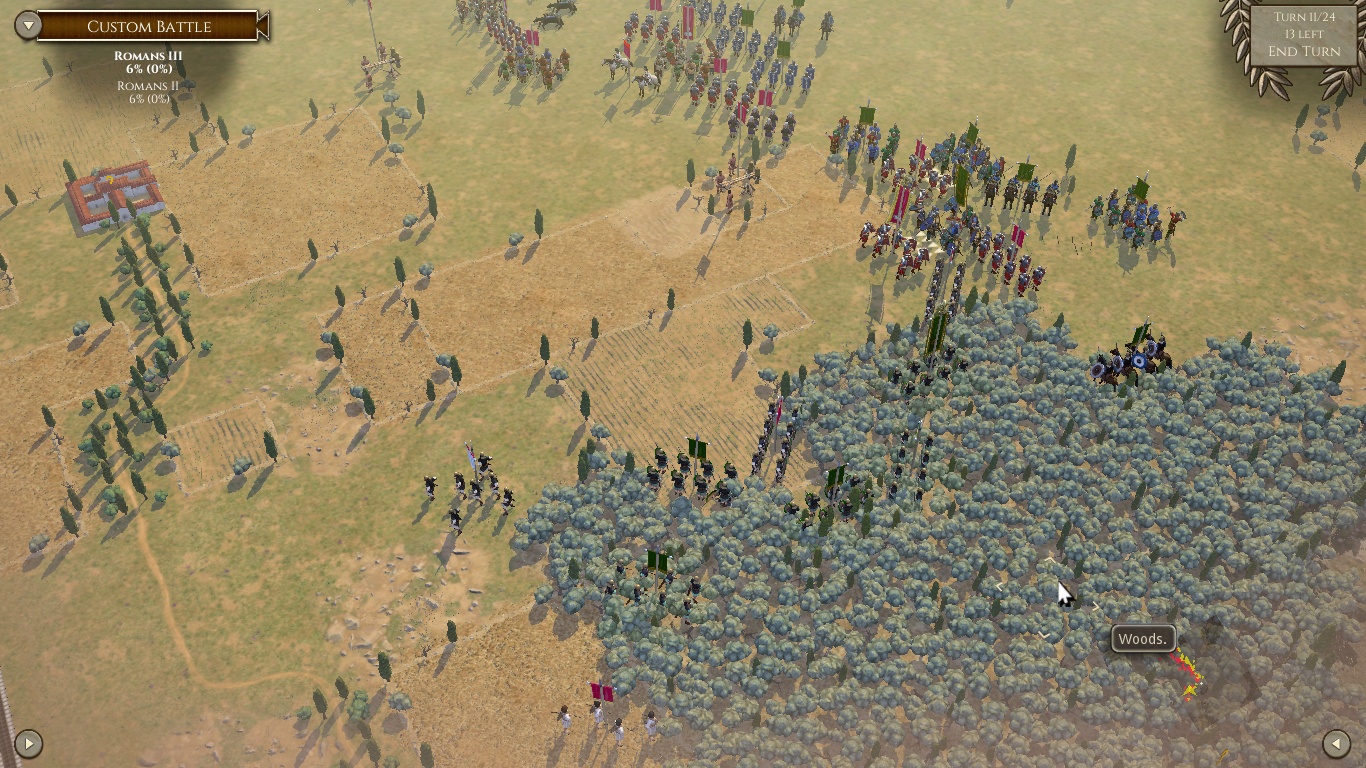Click the left-facing chevron in the woods
Image resolution: width=1366 pixels, height=768 pixels.
point(997,585)
